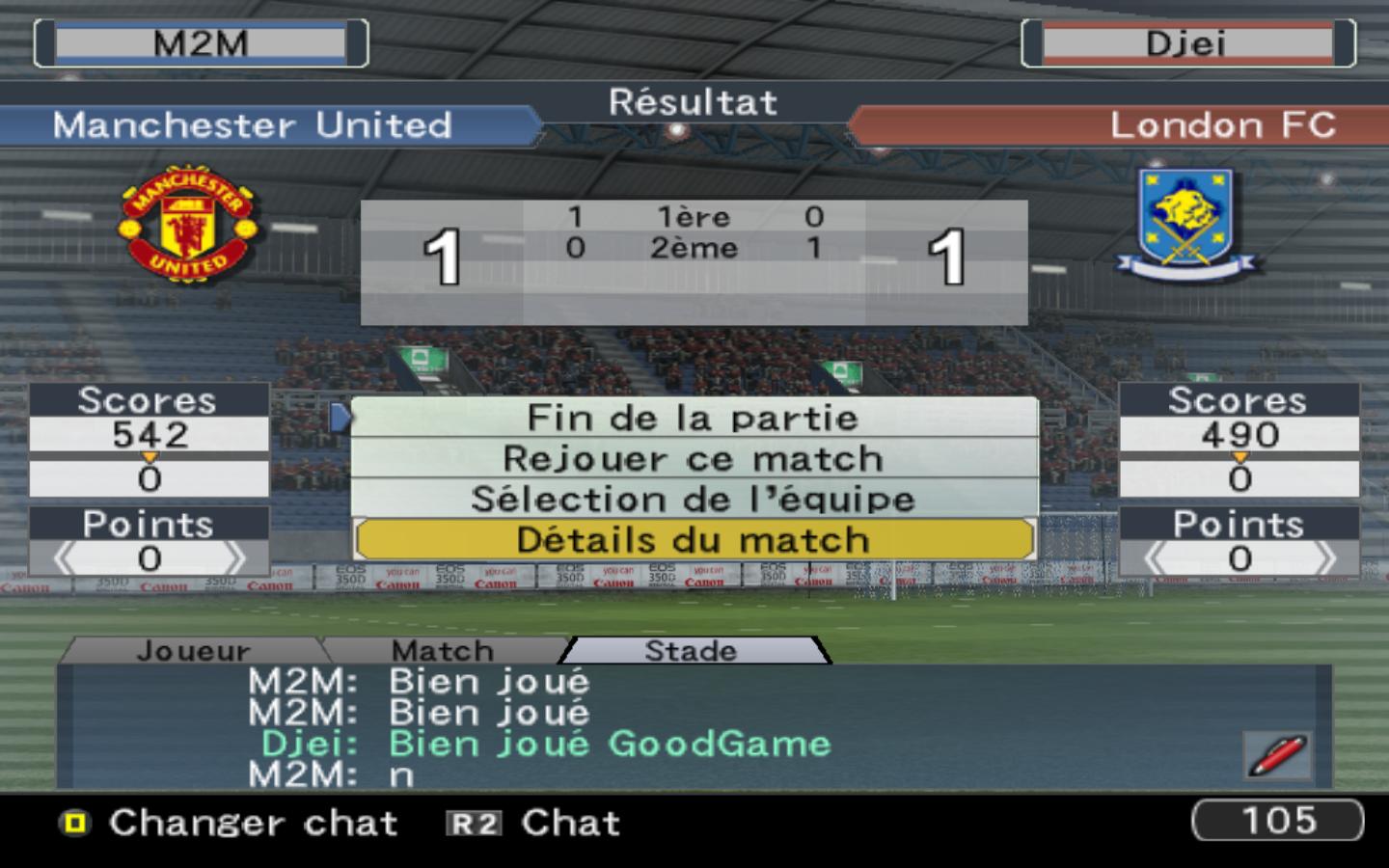The height and width of the screenshot is (868, 1389).
Task: Select Fin de la partie
Action: pyautogui.click(x=693, y=418)
